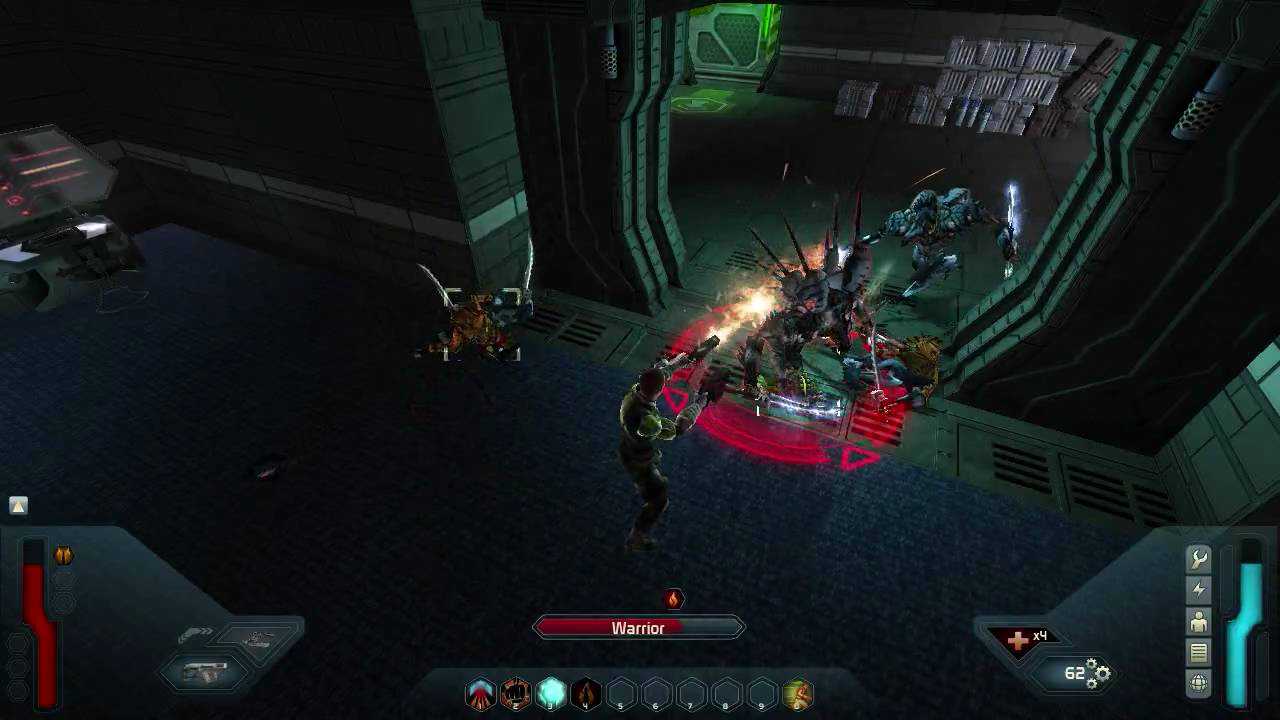Open the journal list icon
The width and height of the screenshot is (1280, 720).
[x=1198, y=653]
